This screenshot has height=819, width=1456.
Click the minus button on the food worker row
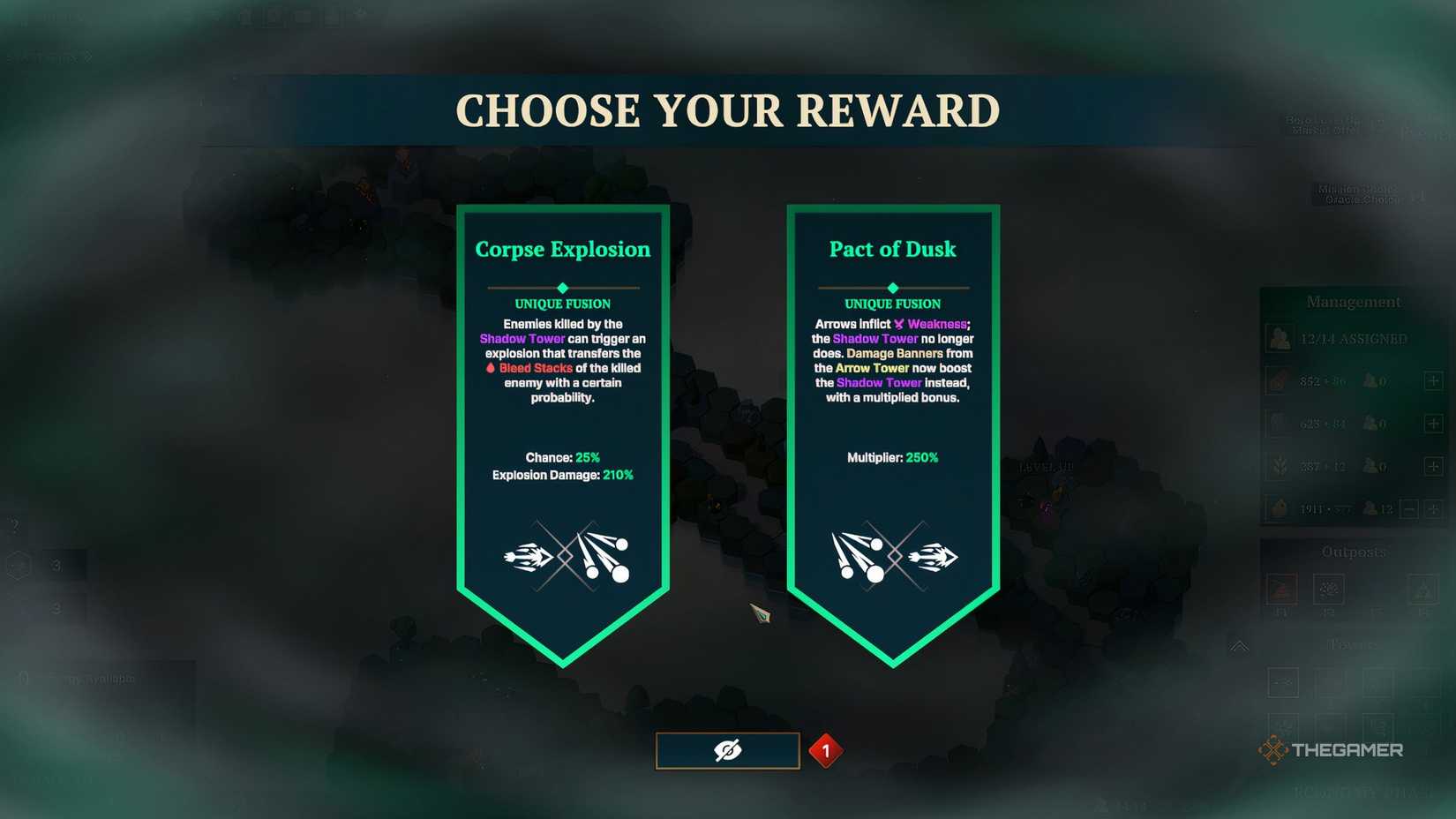(x=1410, y=508)
